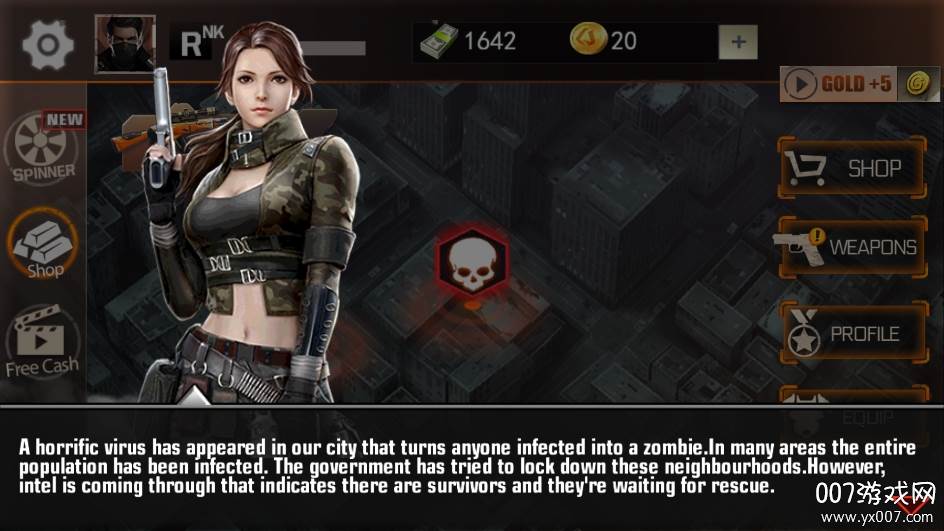The height and width of the screenshot is (531, 944).
Task: Add more currency with the plus button
Action: click(x=738, y=42)
